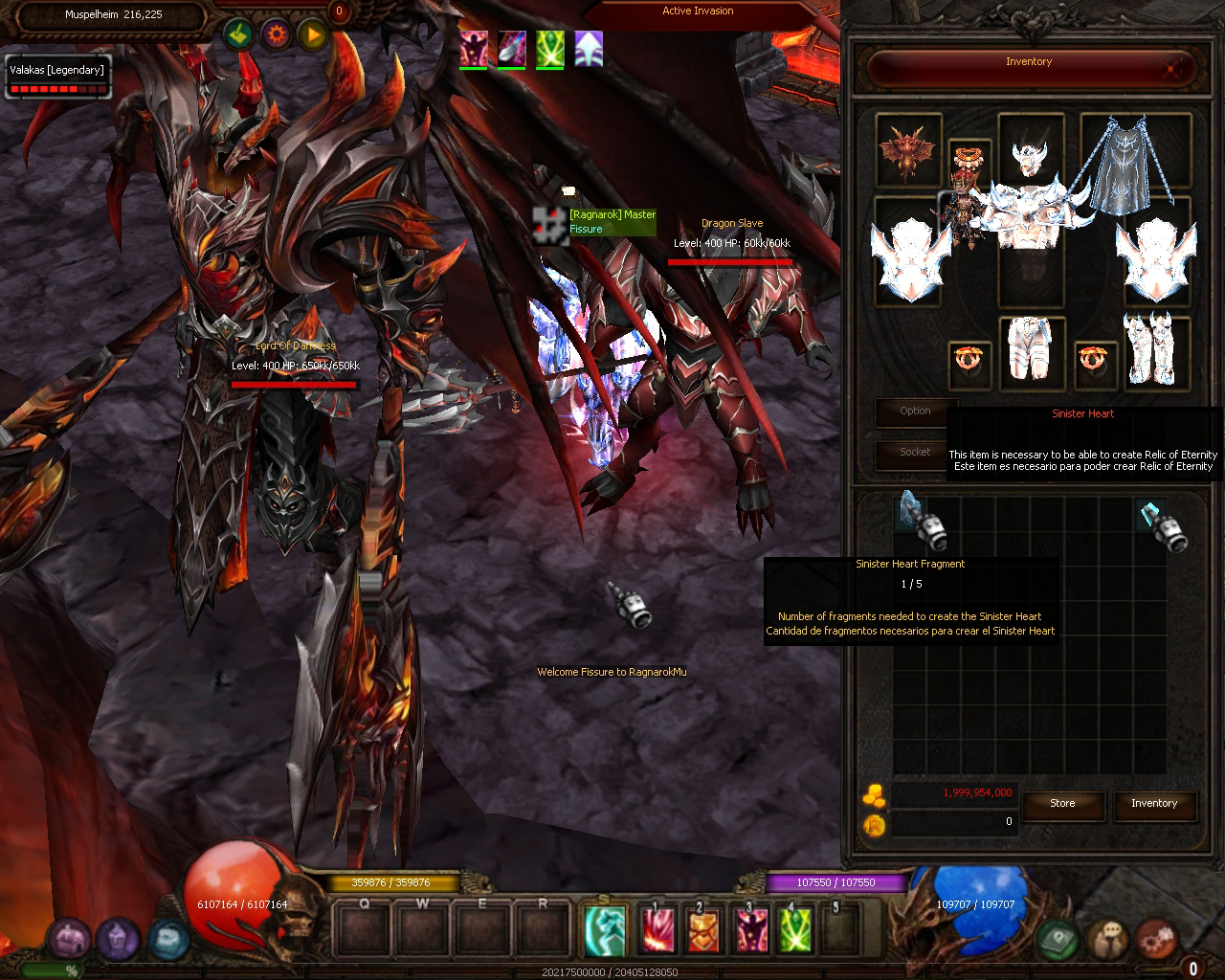The width and height of the screenshot is (1225, 980).
Task: Open the speech bubble chat menu button
Action: [1109, 940]
